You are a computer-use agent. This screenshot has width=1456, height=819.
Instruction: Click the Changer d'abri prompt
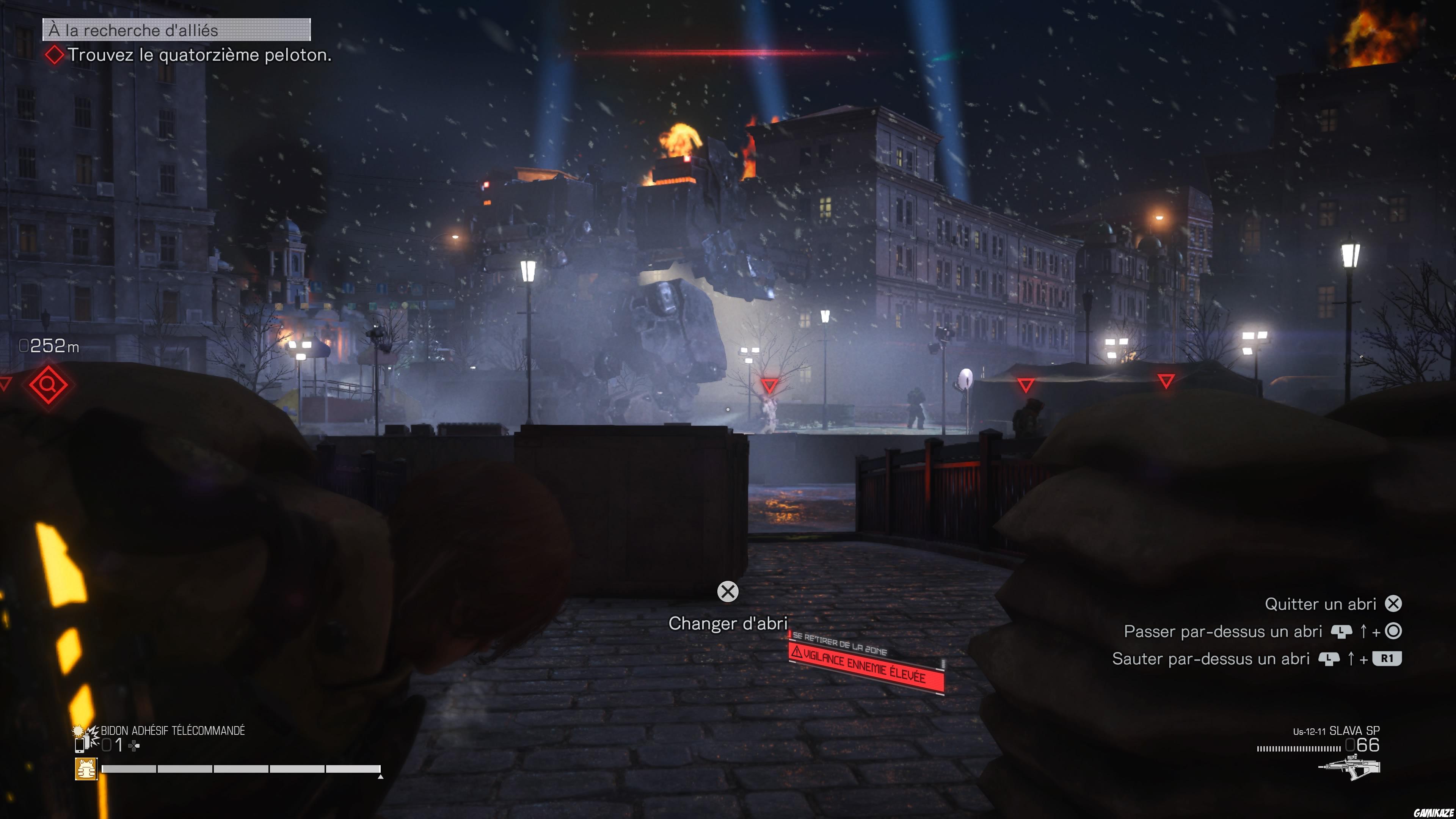(728, 623)
